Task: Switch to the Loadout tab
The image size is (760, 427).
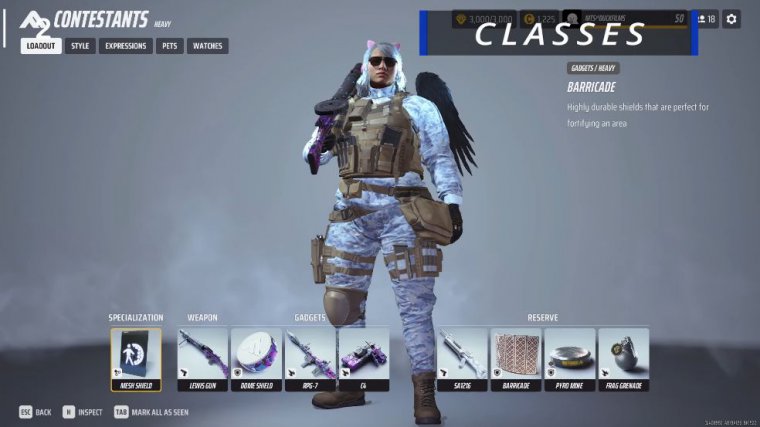Action: point(41,46)
